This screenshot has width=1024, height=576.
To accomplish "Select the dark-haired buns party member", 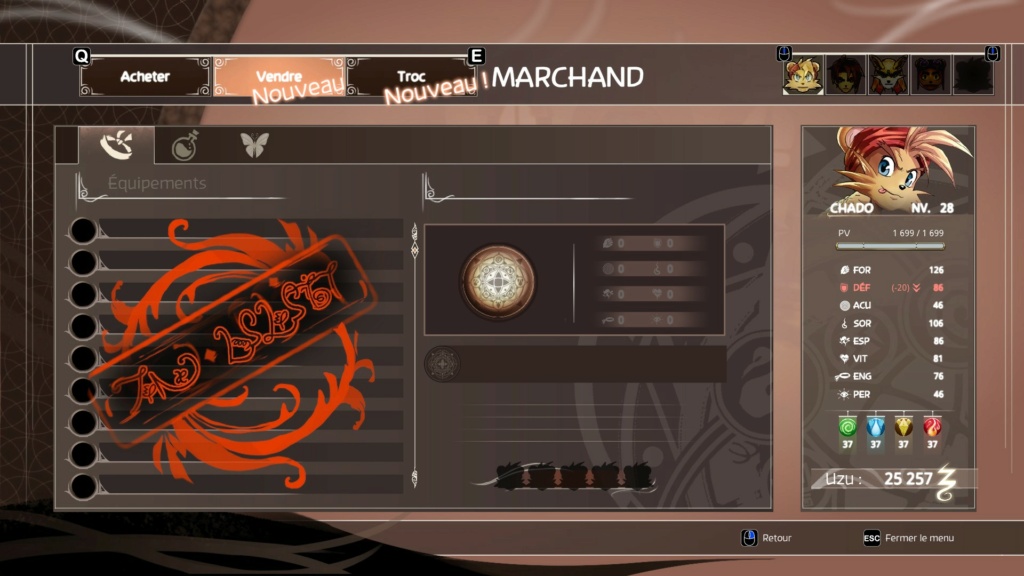I will pos(931,75).
